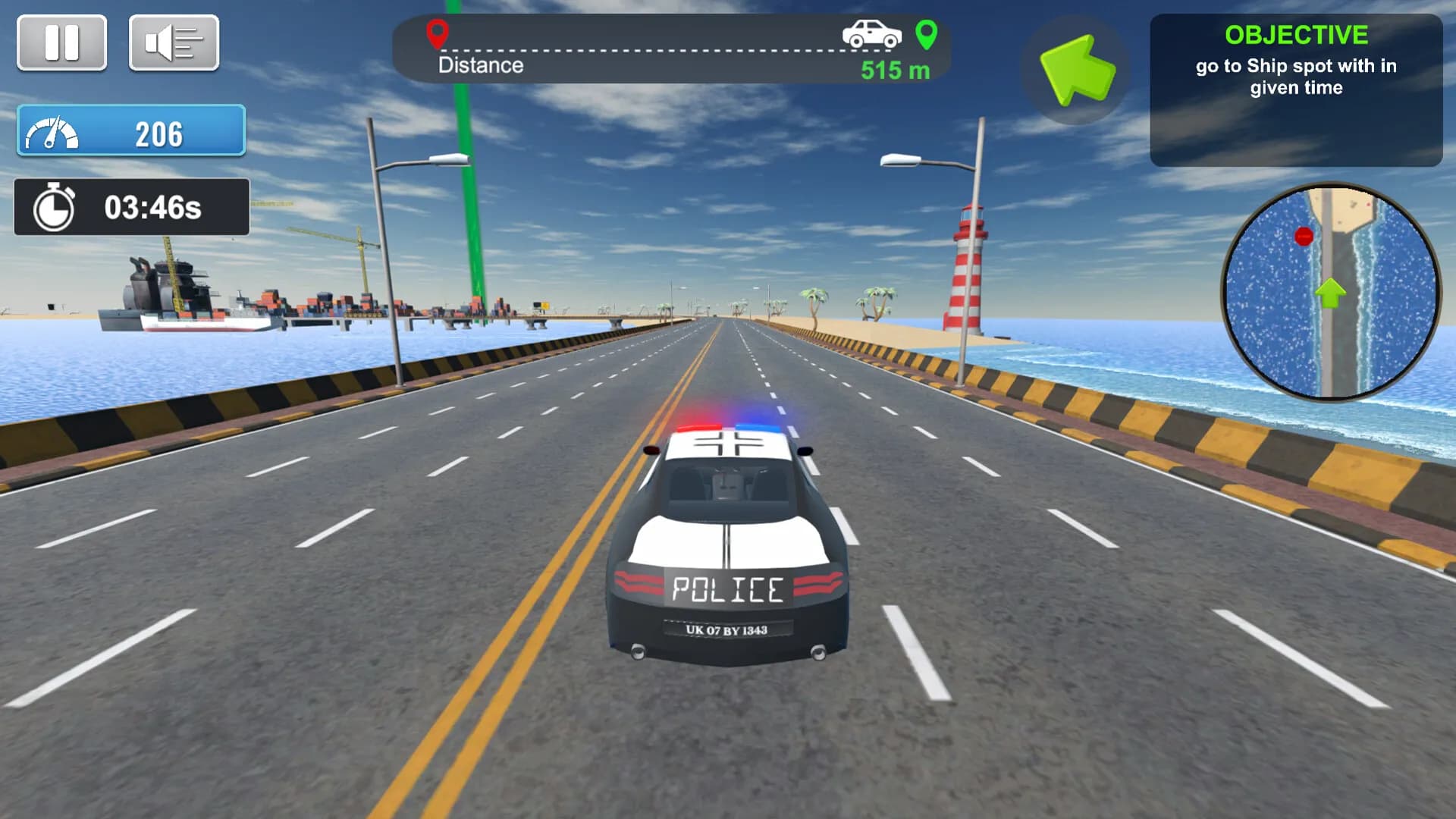Screen dimensions: 1456x819
Task: Toggle the sound speaker button
Action: 174,42
